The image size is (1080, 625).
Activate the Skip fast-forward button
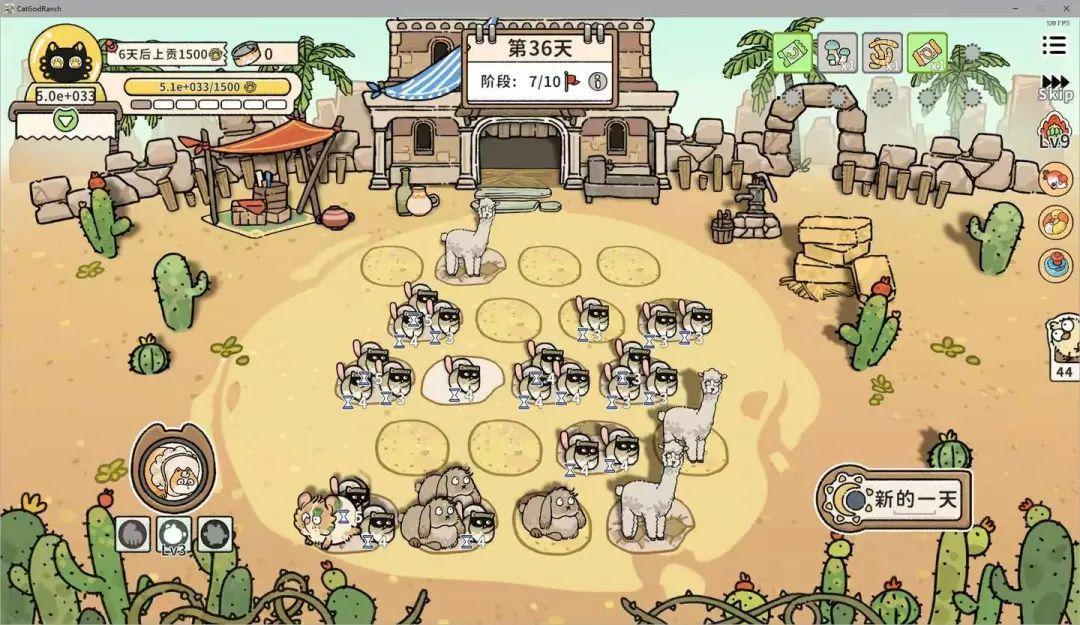[x=1055, y=87]
